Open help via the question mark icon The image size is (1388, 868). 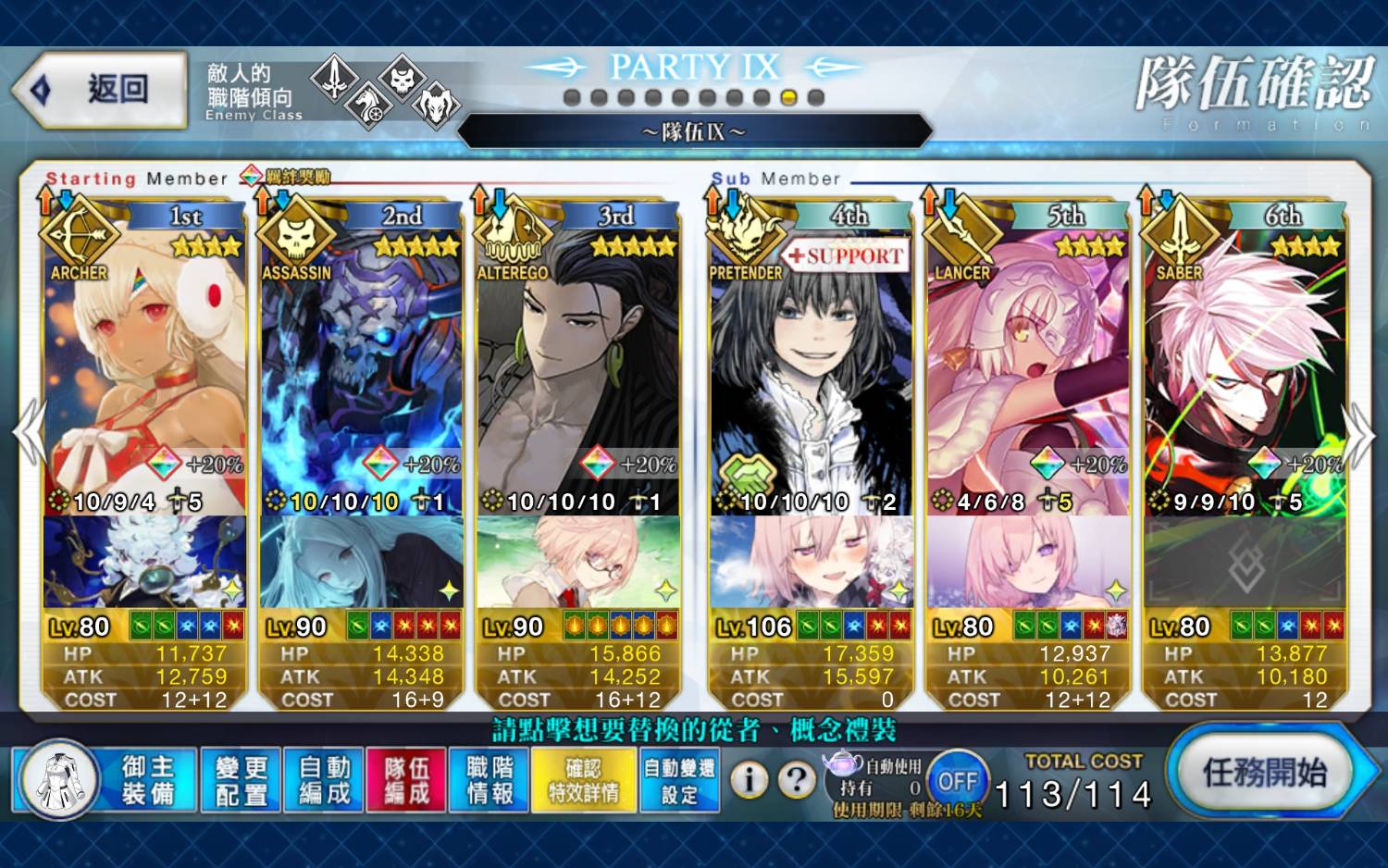click(x=796, y=780)
